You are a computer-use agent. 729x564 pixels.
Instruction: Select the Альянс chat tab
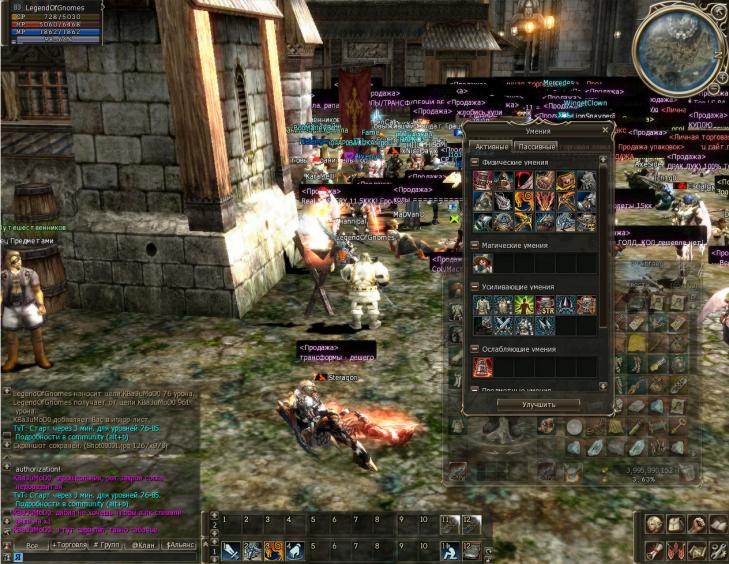(180, 545)
